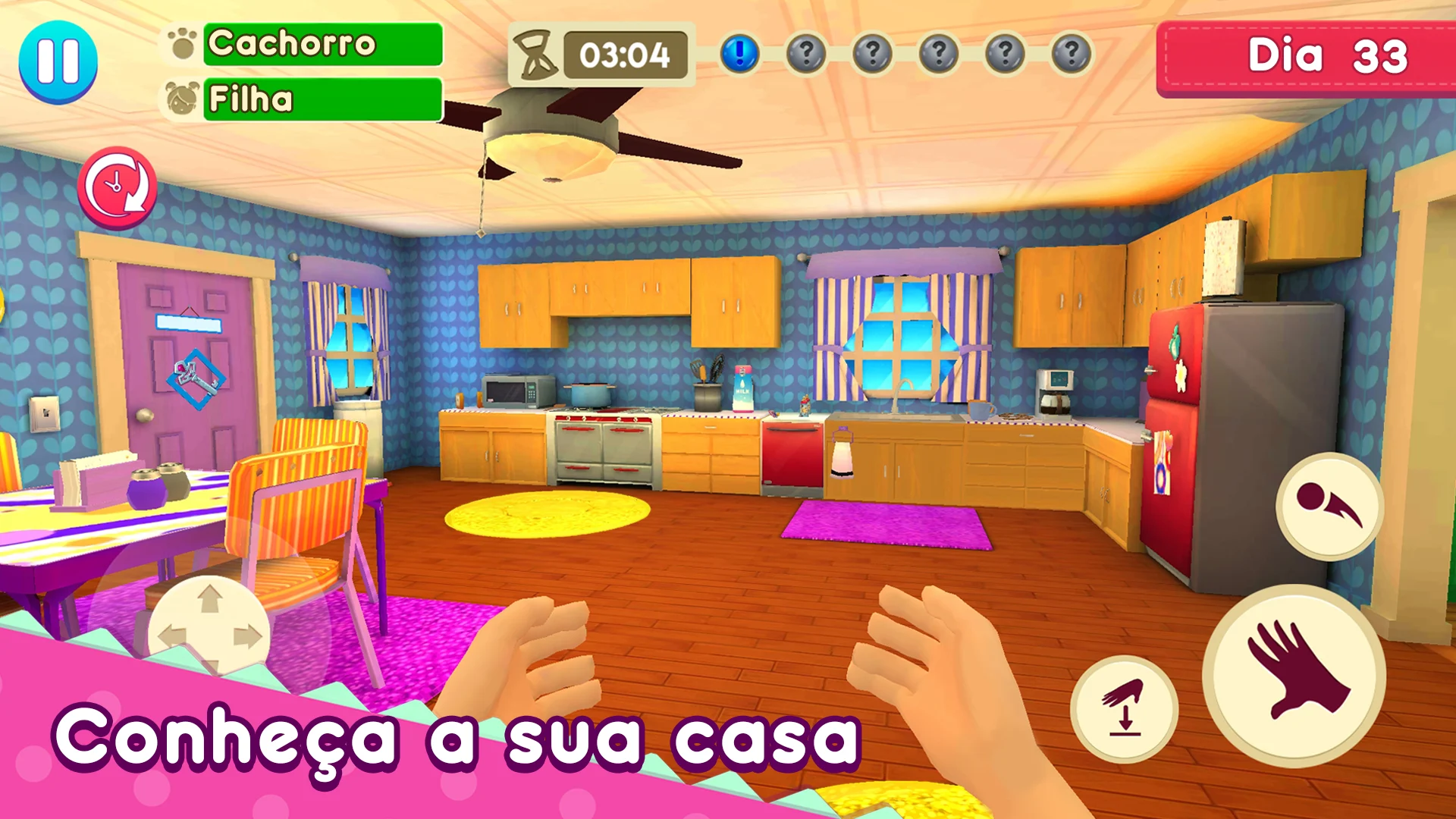Tap the last question mark objective slot

click(1069, 53)
